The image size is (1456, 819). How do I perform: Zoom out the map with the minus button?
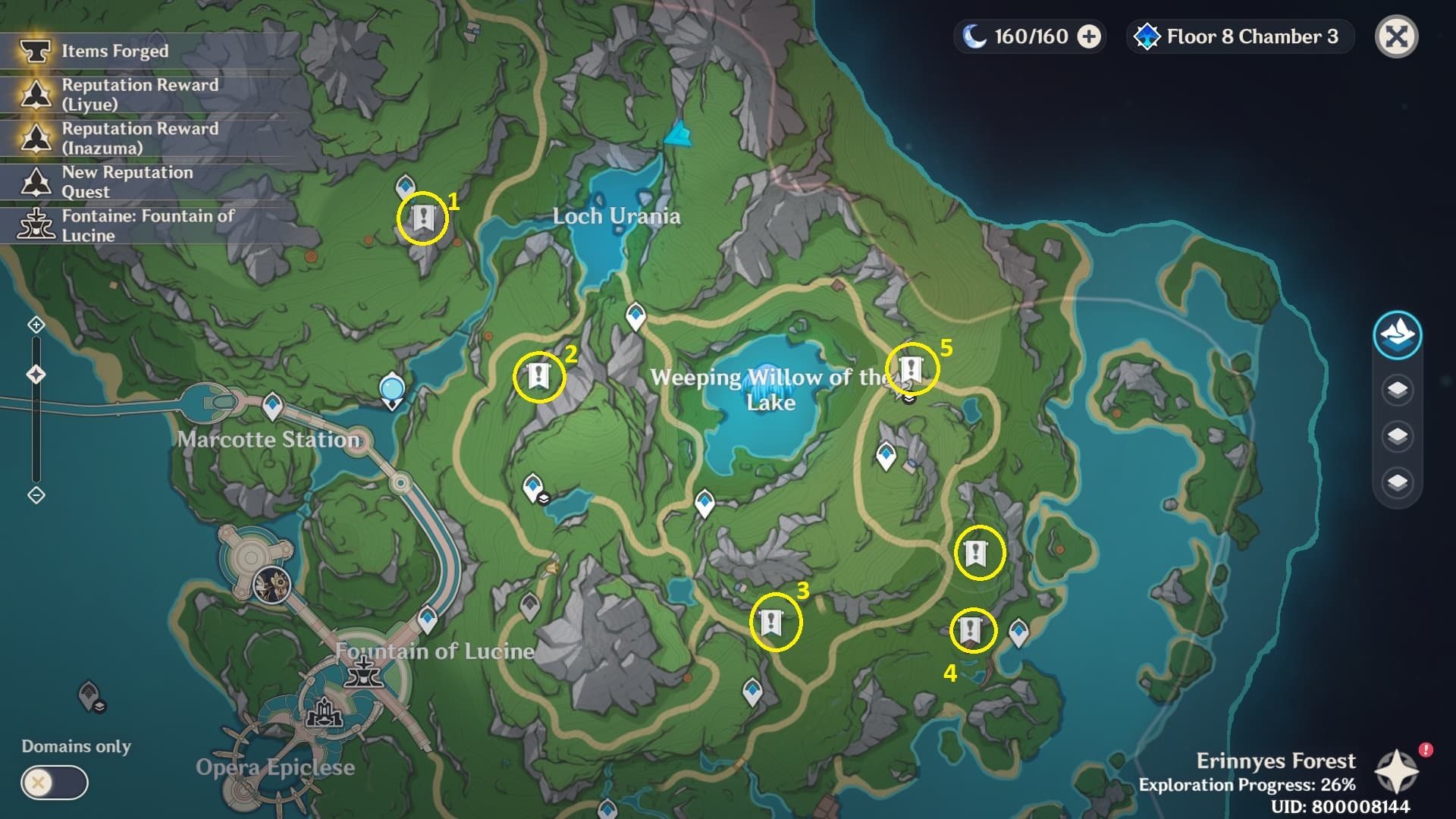[x=36, y=495]
